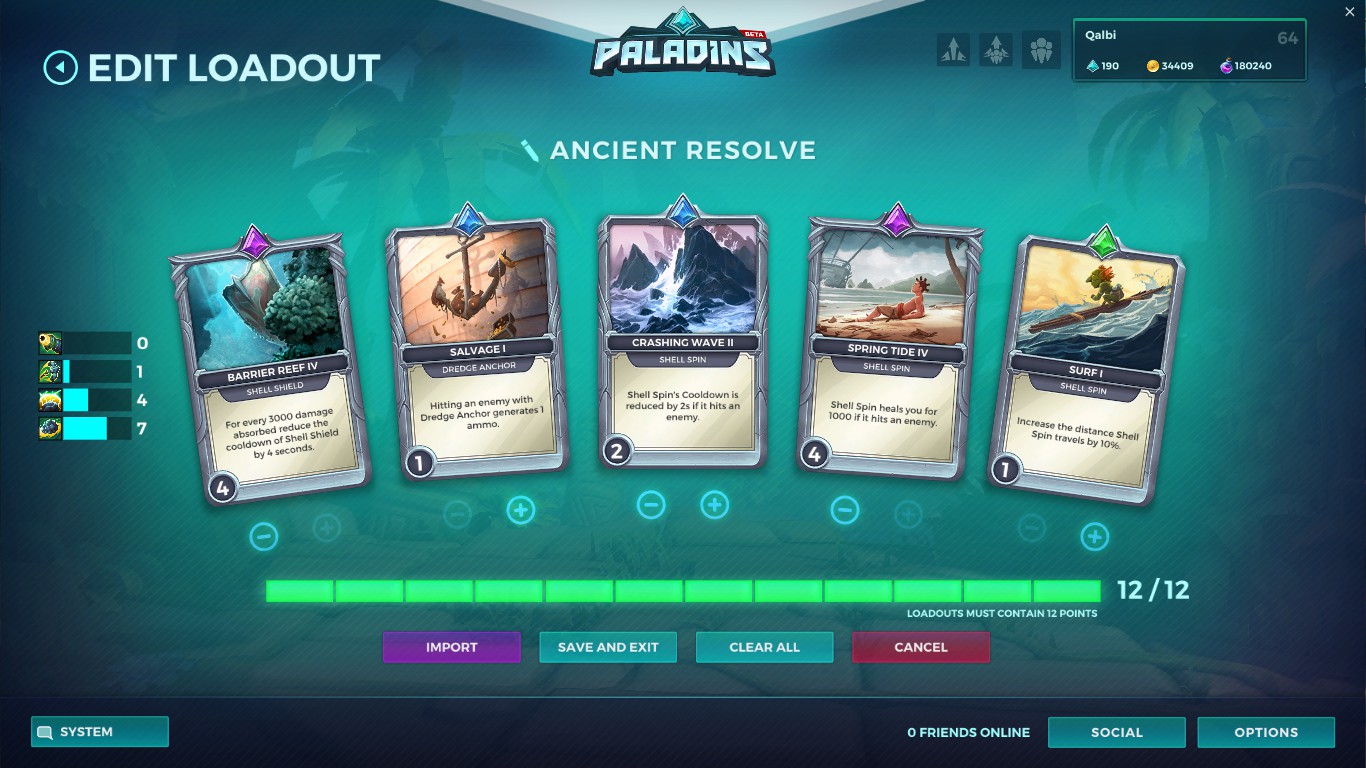
Task: Open the party group icon beside the player card
Action: coord(1040,49)
